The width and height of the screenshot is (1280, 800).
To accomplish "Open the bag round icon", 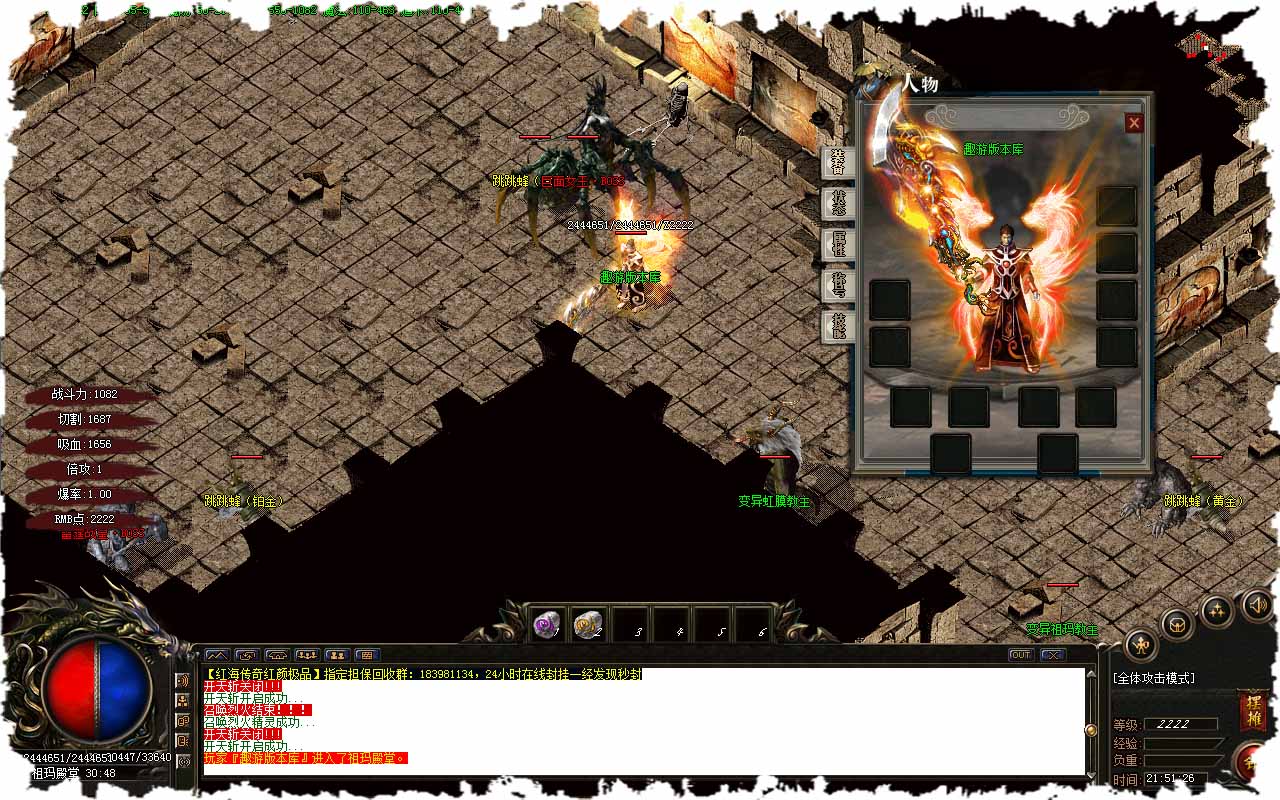I will point(1178,623).
